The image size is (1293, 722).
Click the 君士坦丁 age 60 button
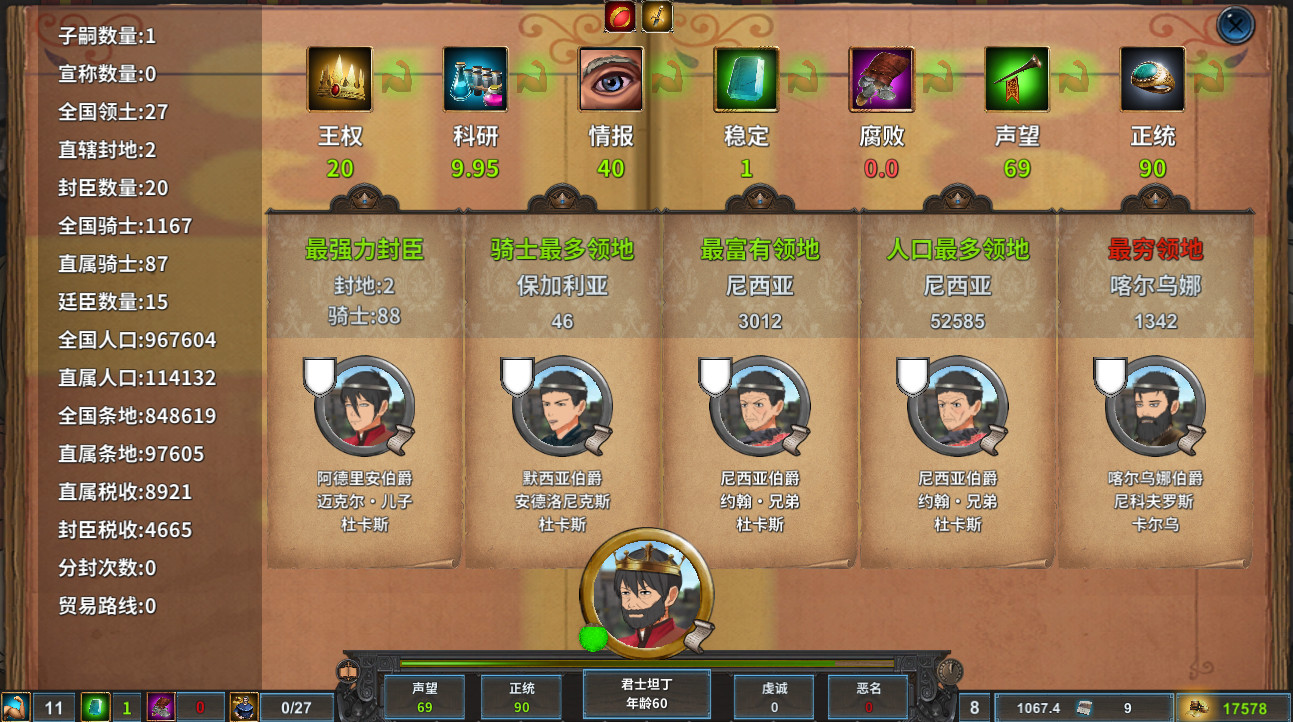click(x=645, y=693)
